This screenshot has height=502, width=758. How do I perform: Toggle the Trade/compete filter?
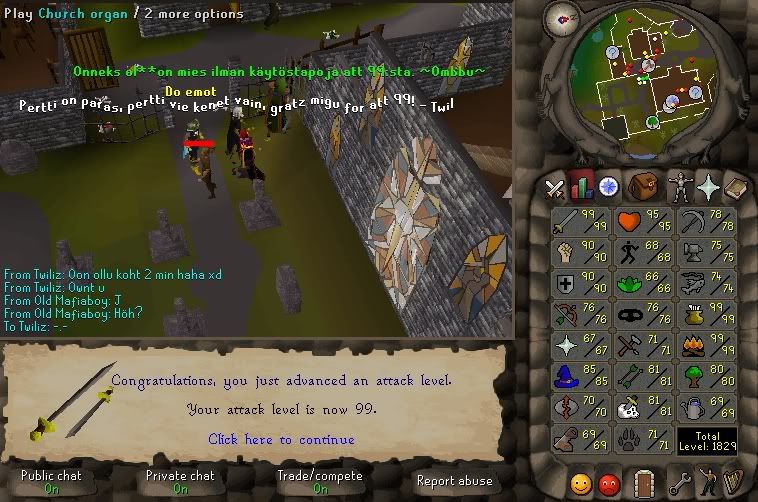tap(320, 482)
